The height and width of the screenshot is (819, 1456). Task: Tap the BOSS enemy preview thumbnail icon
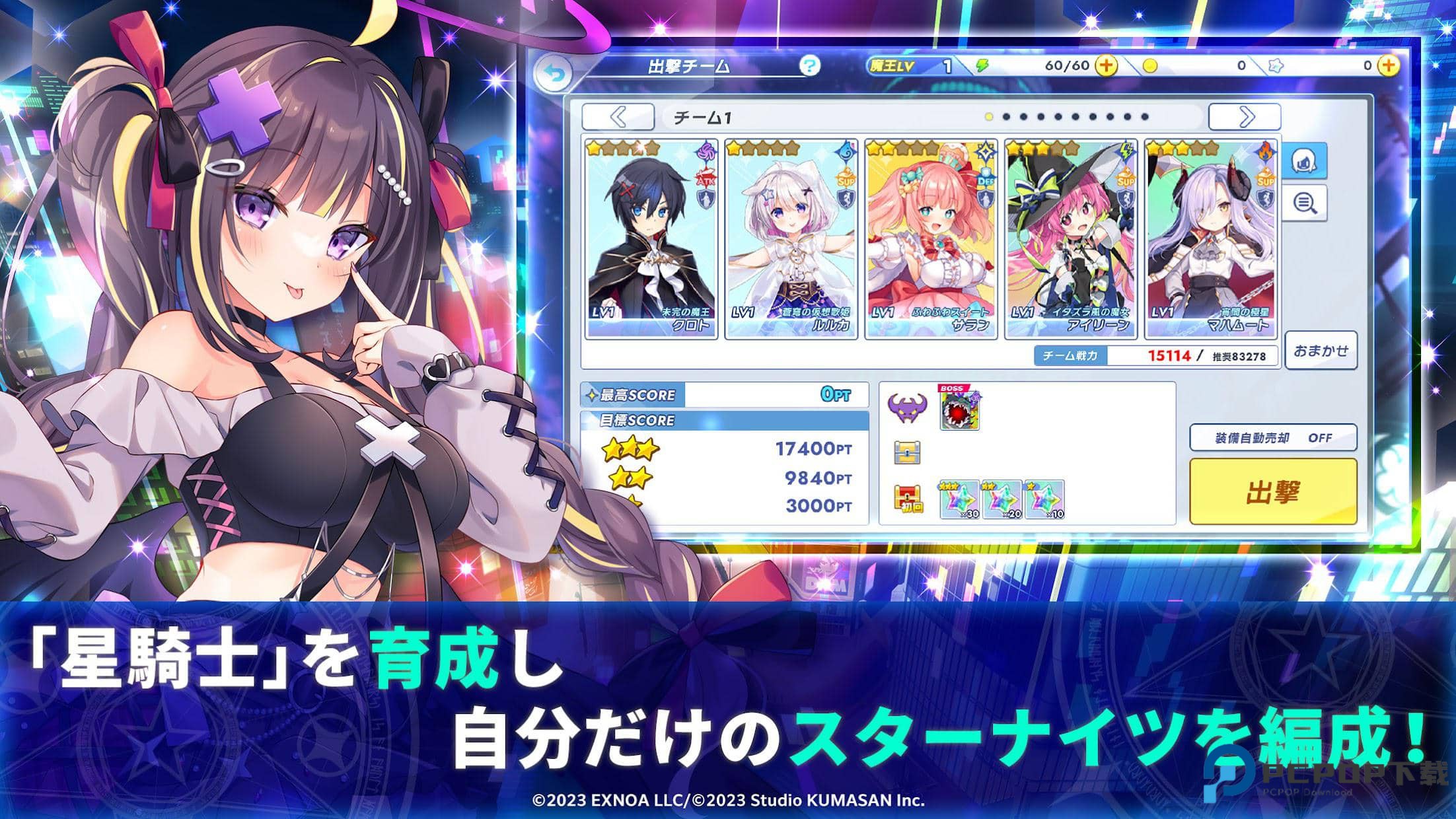click(x=959, y=409)
